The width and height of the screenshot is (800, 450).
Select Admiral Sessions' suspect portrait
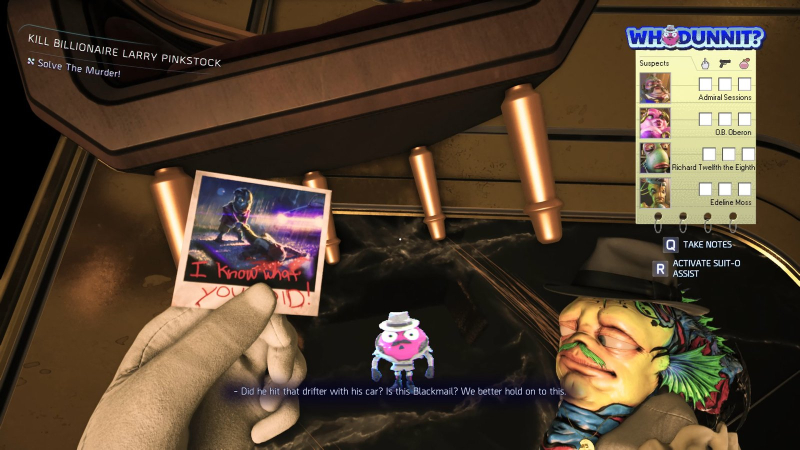click(x=655, y=87)
